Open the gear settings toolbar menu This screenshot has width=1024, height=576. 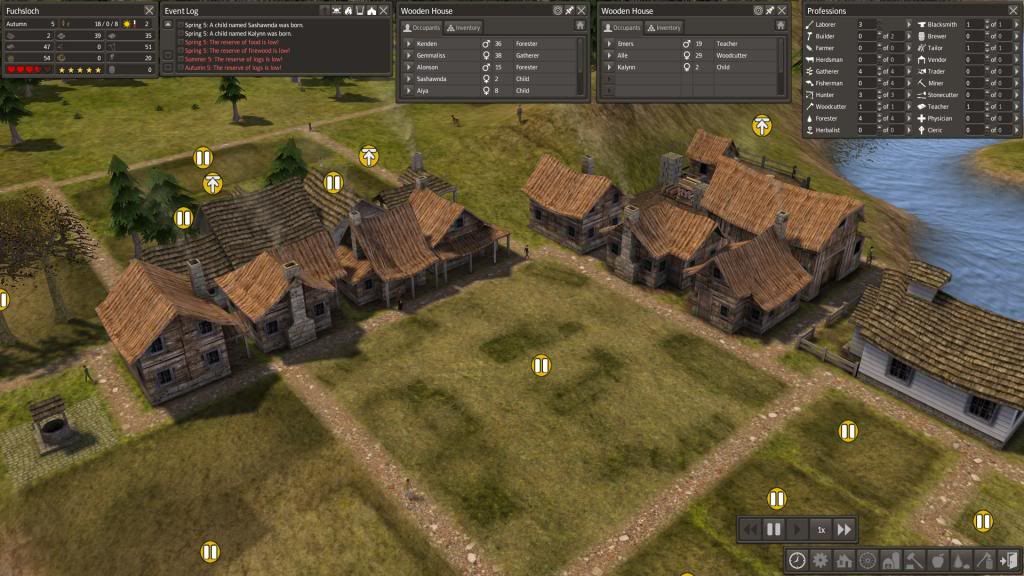(820, 560)
